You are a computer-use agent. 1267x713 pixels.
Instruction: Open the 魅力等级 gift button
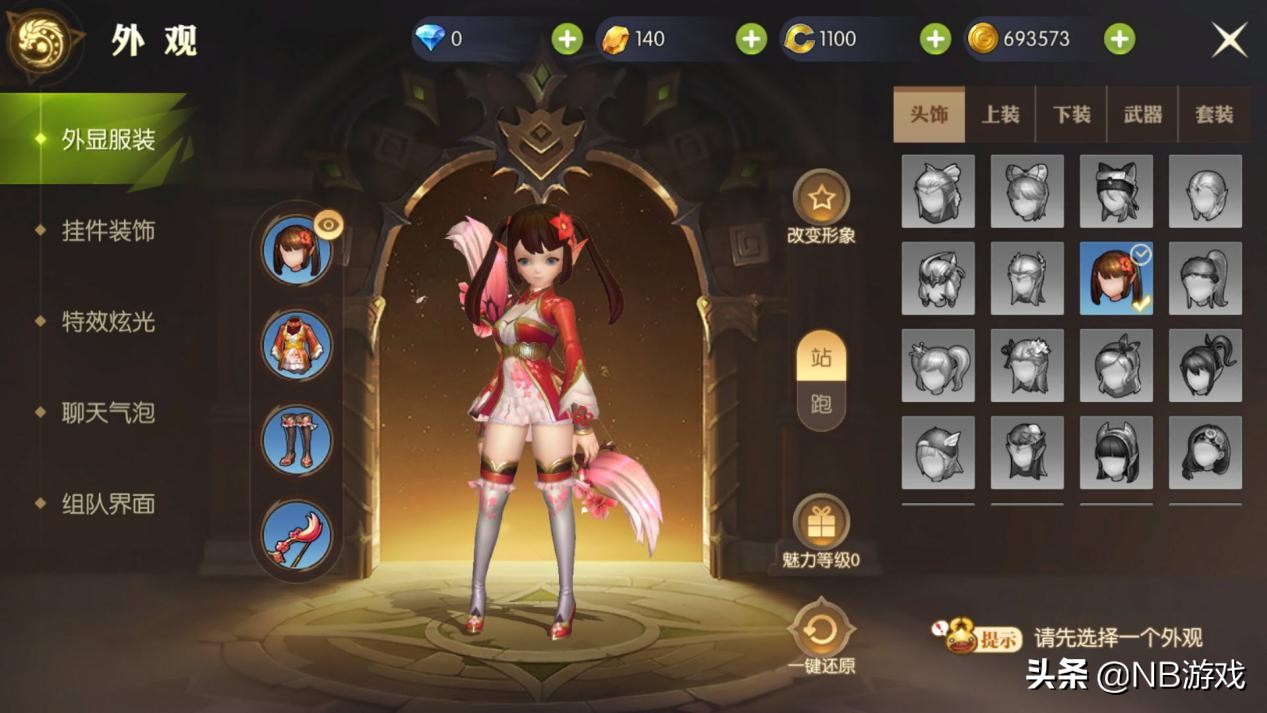[x=821, y=522]
